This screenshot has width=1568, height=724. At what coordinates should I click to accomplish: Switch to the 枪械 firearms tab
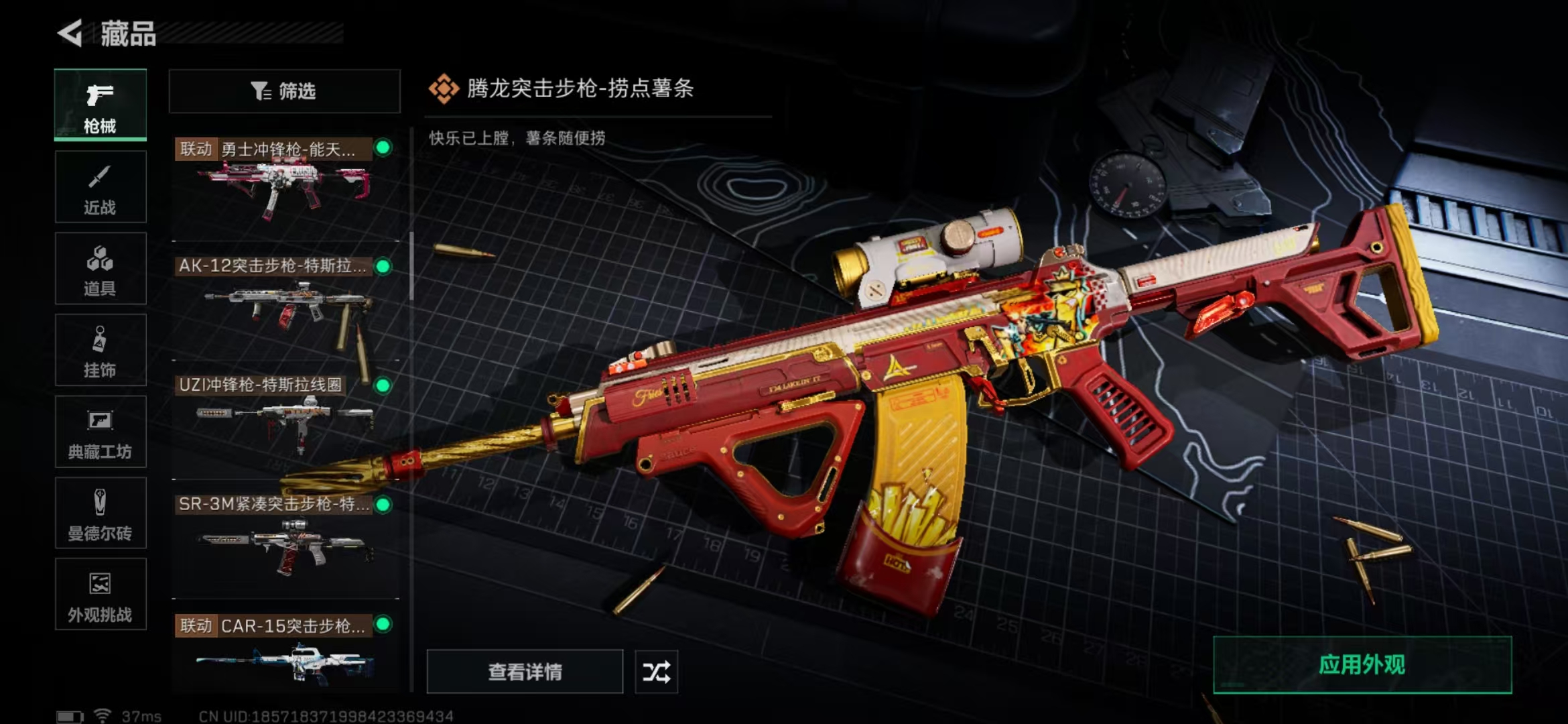coord(101,105)
